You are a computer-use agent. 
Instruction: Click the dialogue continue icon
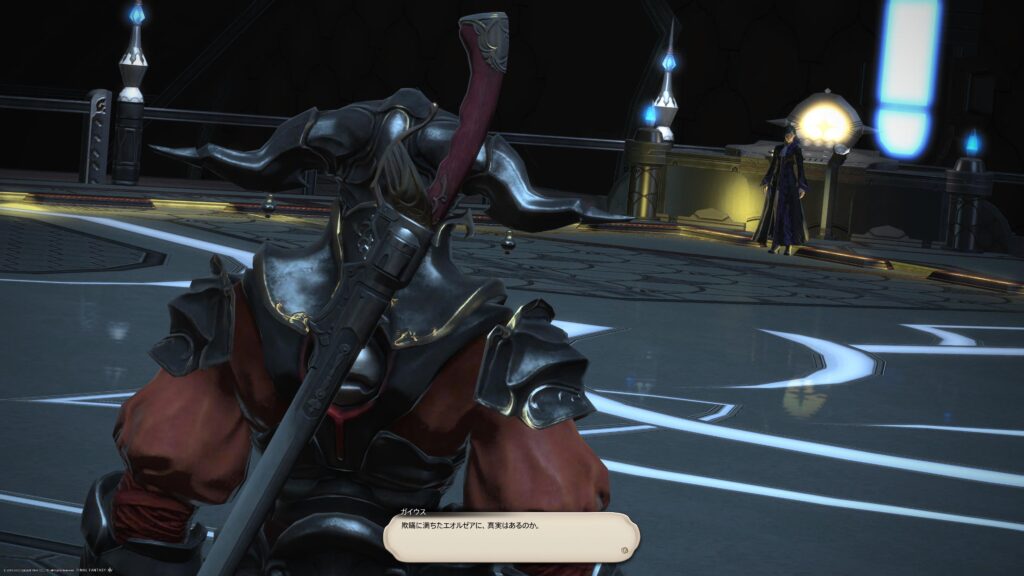[x=625, y=548]
